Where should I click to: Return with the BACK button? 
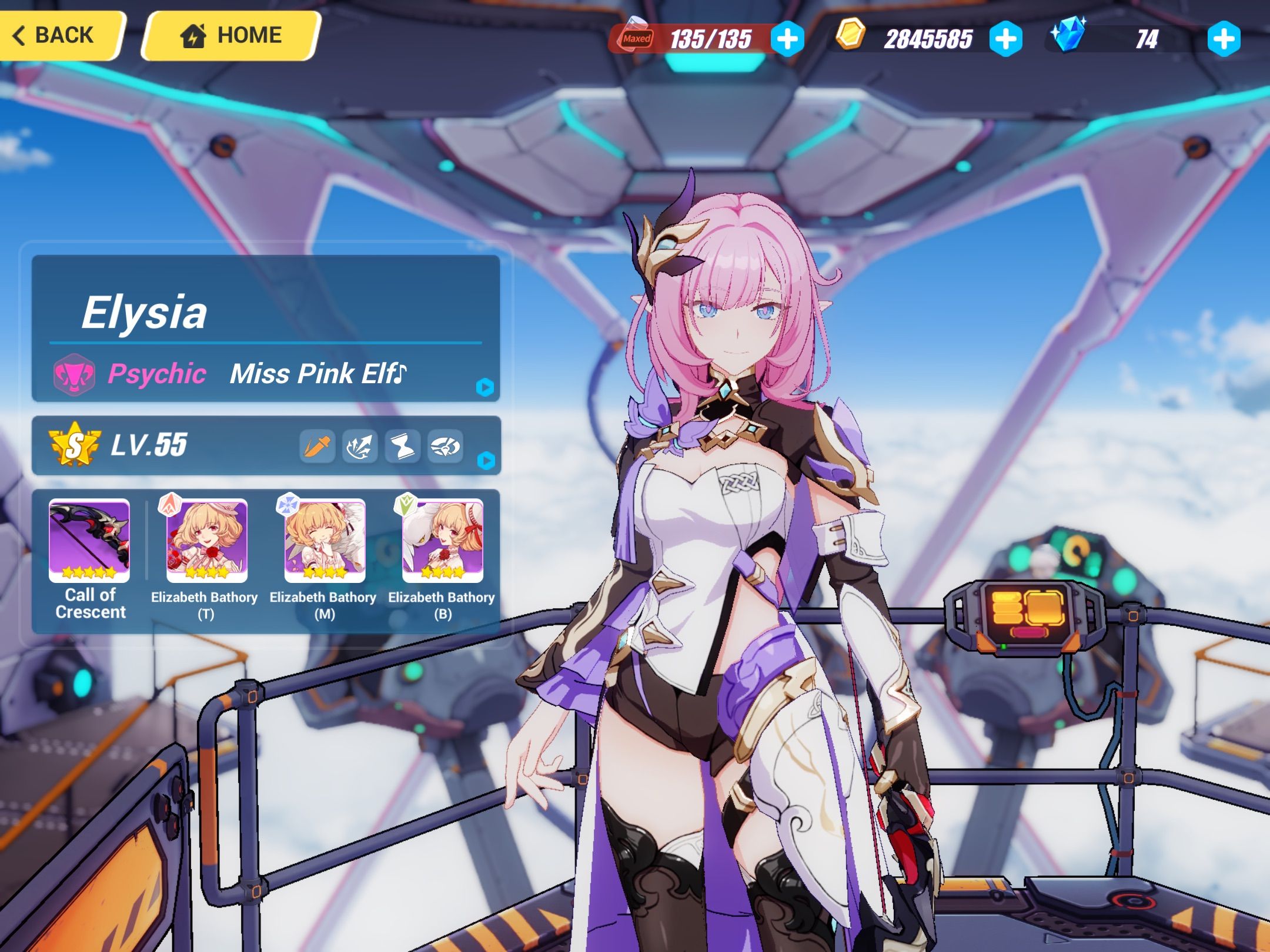(x=62, y=35)
